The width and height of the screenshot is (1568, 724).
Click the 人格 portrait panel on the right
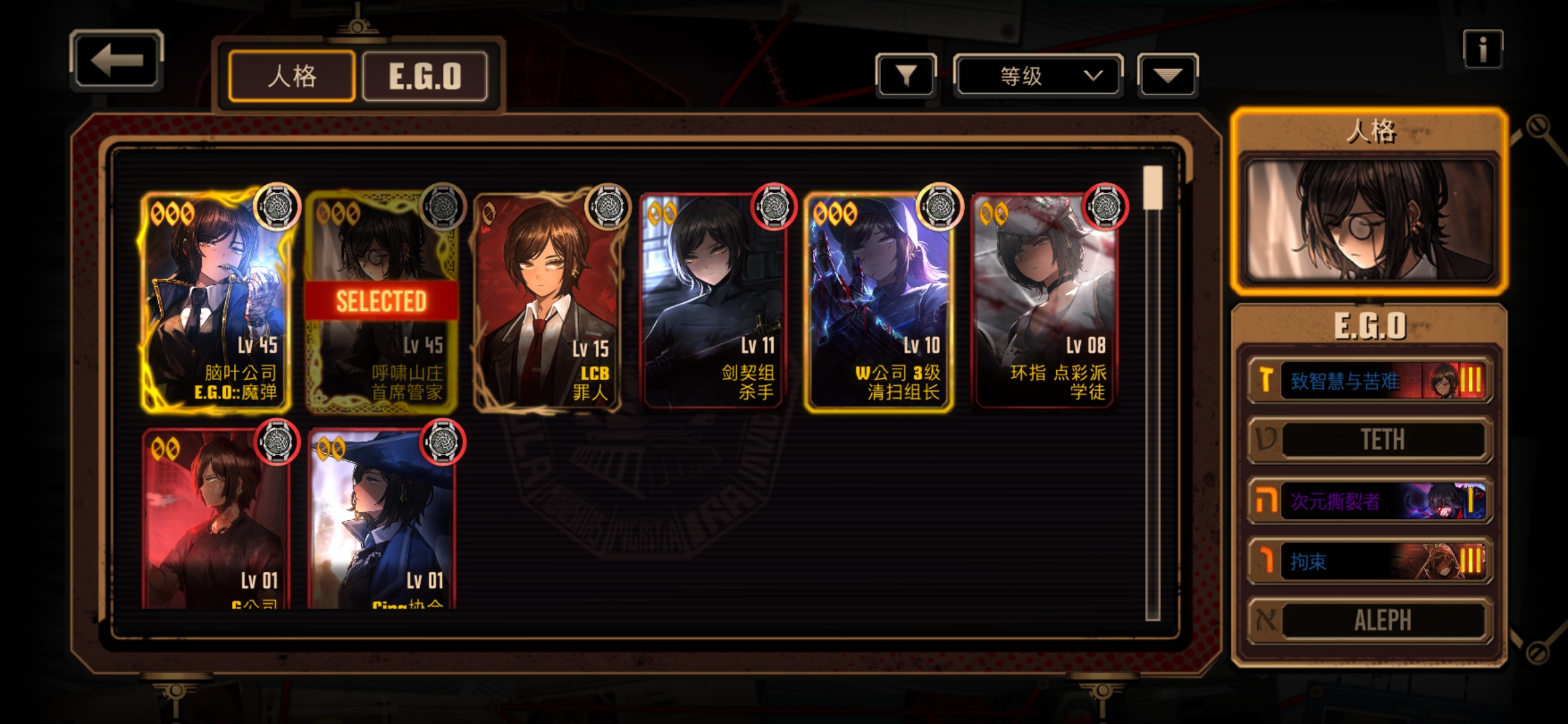(1370, 219)
